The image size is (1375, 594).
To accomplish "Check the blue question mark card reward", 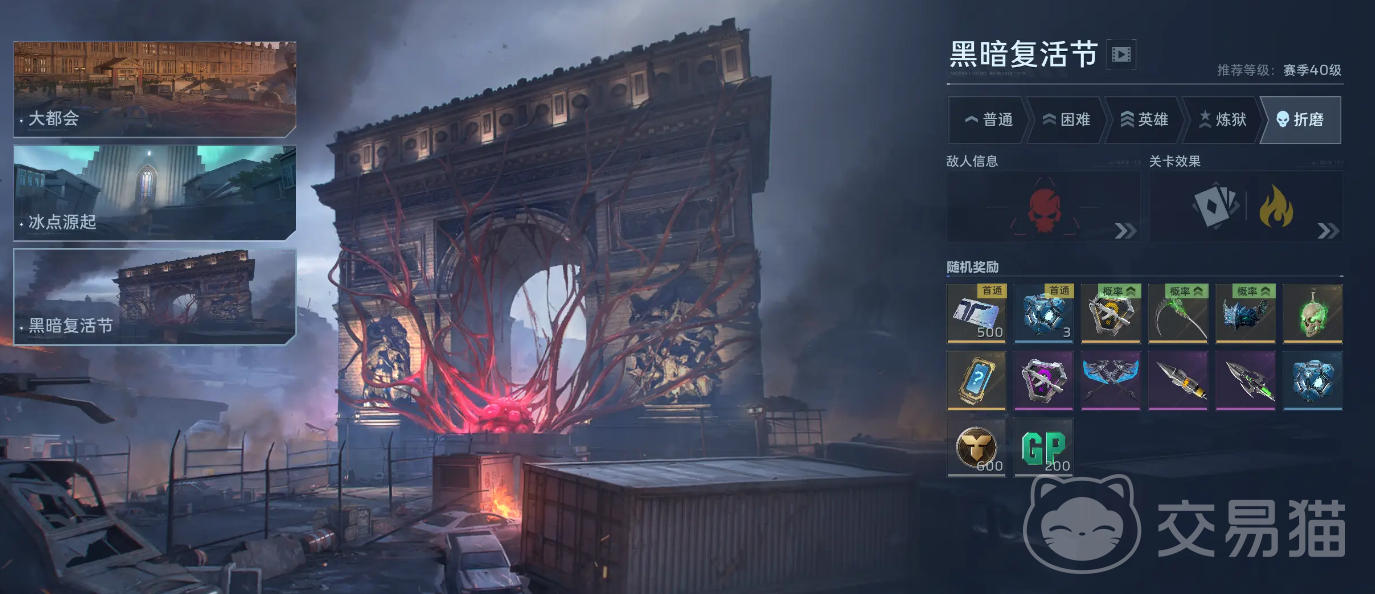I will pos(977,380).
